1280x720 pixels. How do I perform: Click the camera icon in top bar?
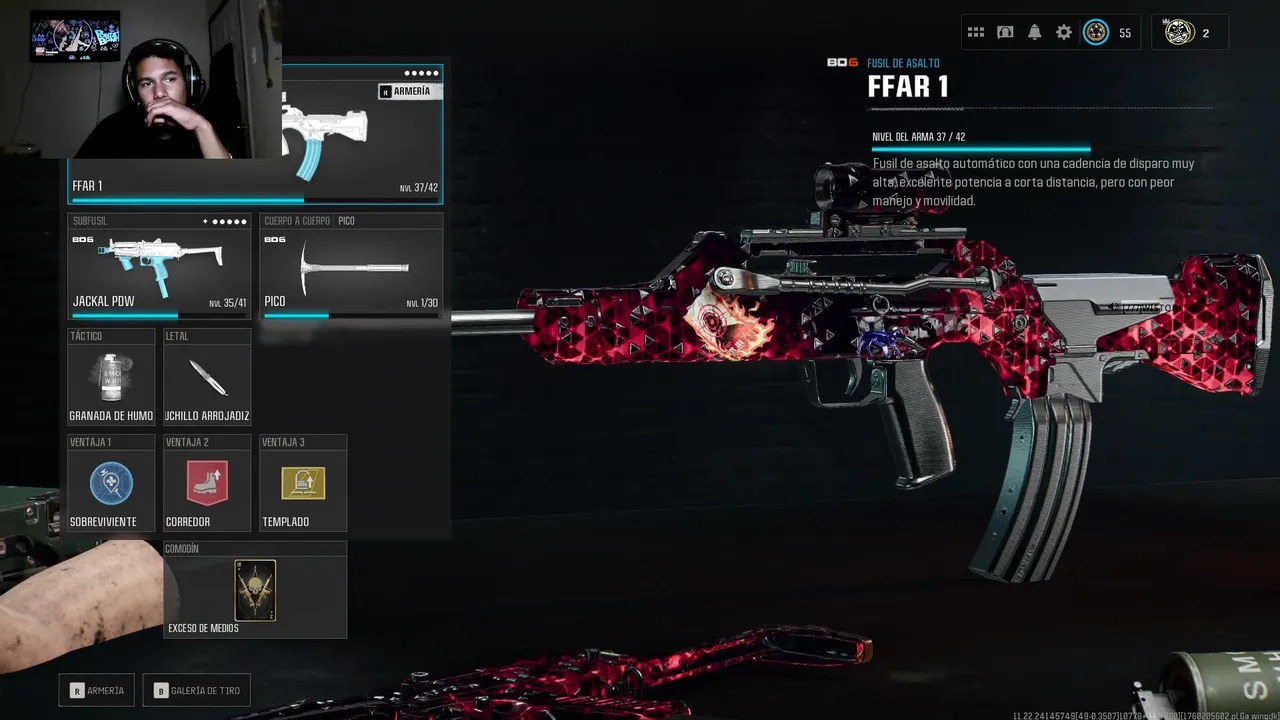(x=1005, y=33)
